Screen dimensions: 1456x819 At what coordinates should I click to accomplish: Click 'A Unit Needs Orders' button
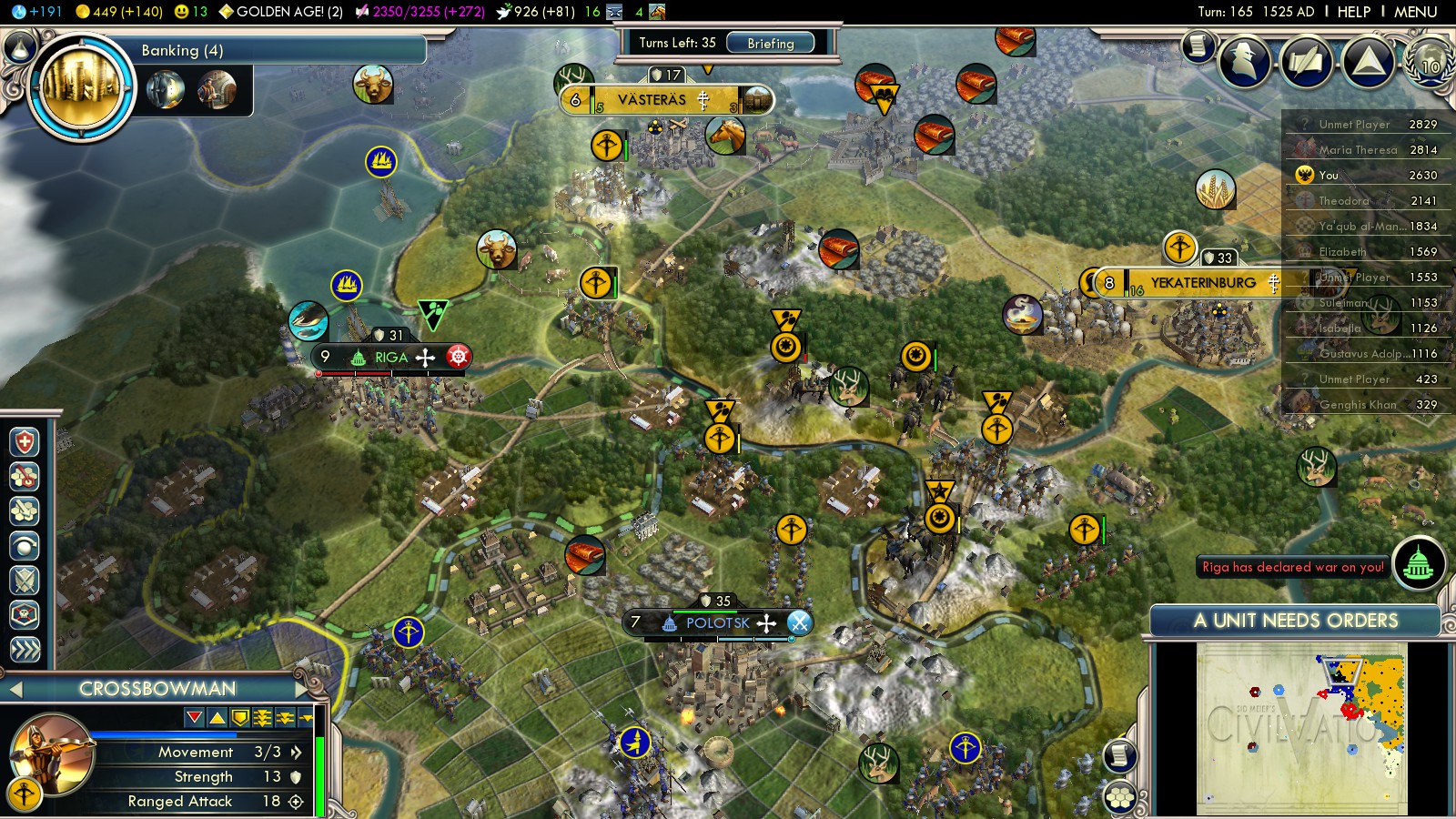point(1295,621)
